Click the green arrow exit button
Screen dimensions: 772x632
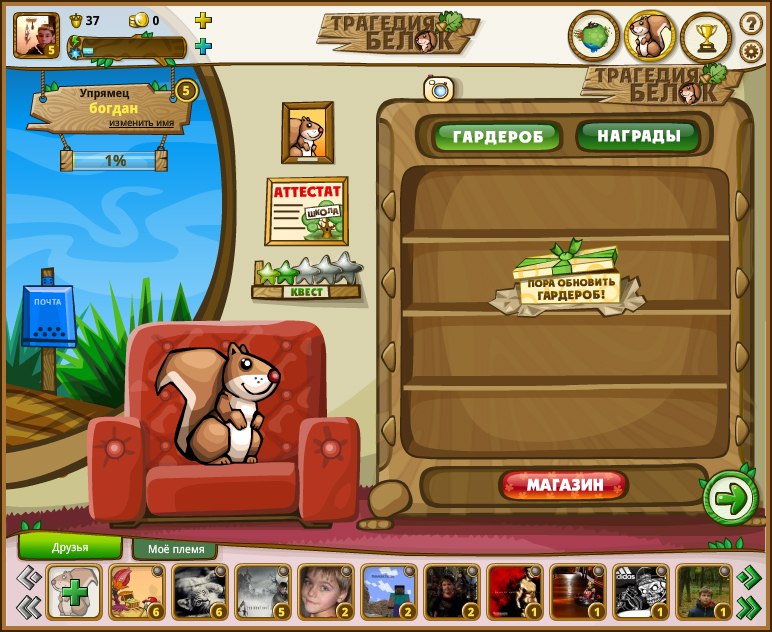(731, 498)
